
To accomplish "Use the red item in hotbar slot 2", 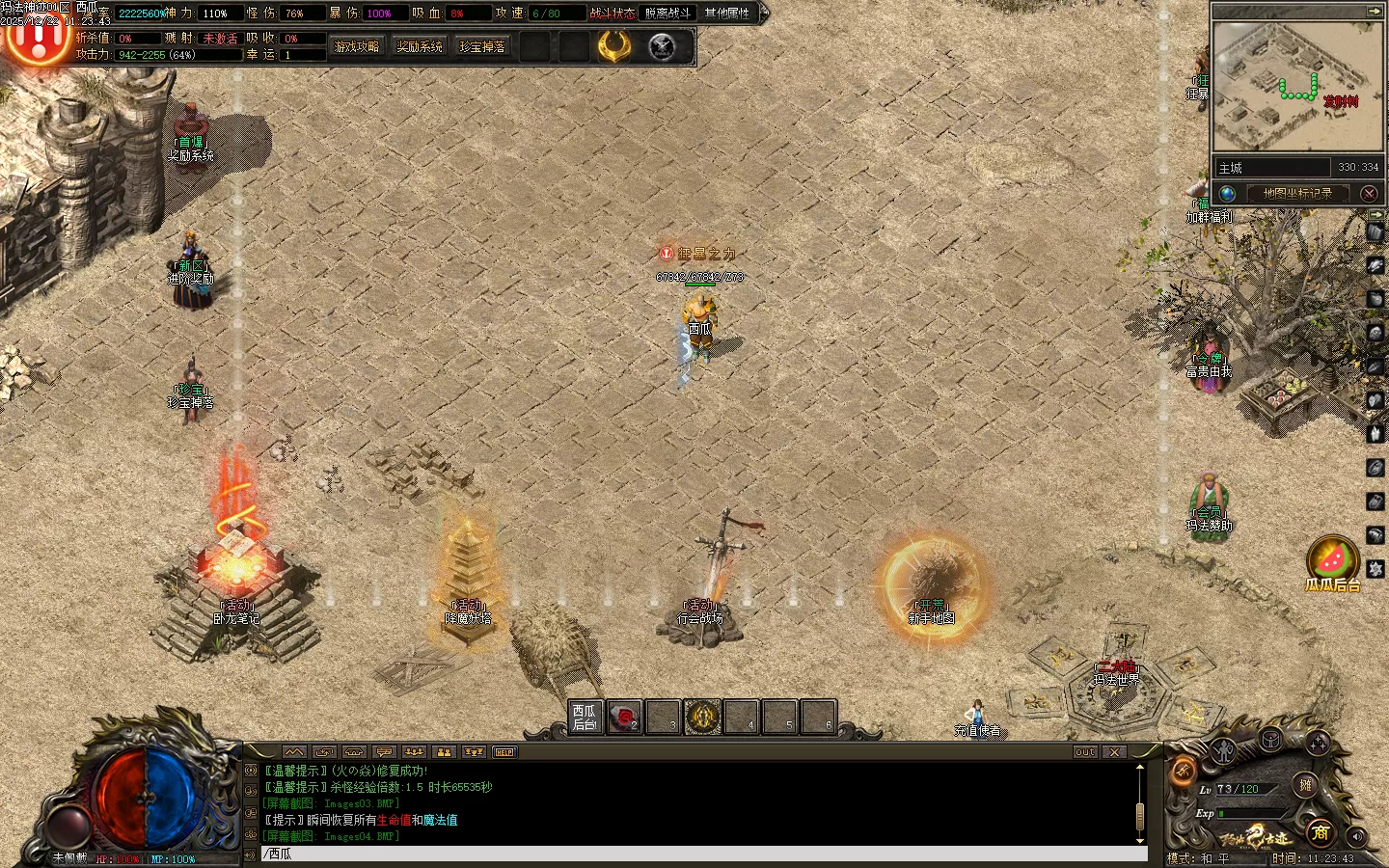I will [624, 718].
